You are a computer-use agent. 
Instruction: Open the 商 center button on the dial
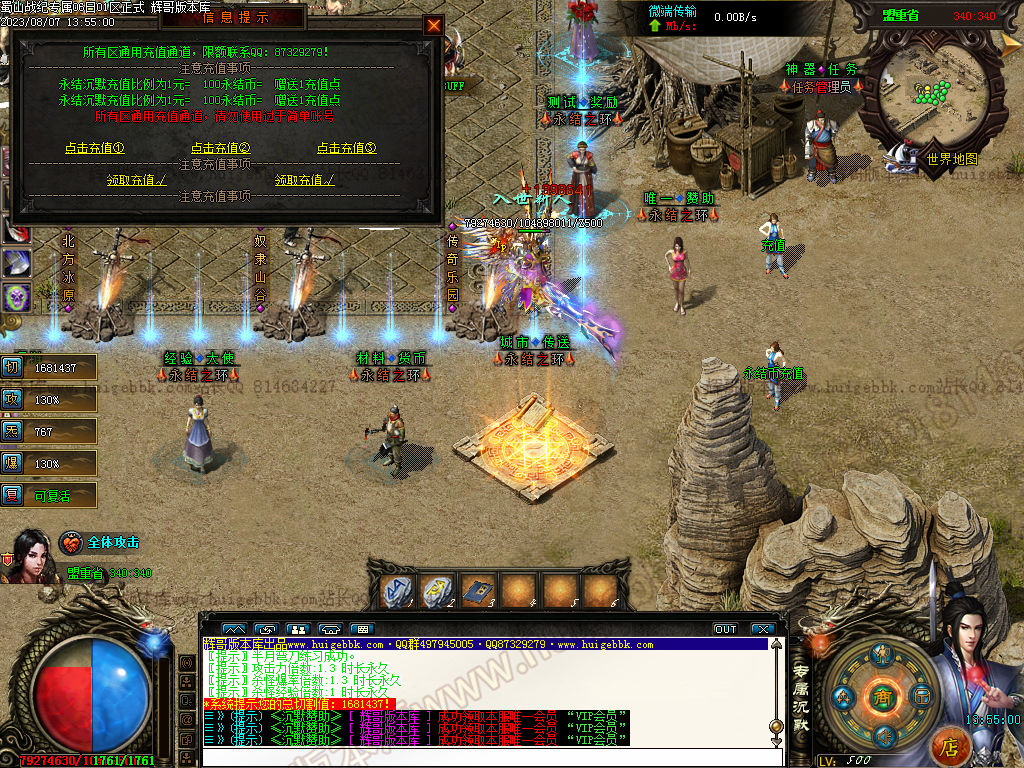click(881, 696)
